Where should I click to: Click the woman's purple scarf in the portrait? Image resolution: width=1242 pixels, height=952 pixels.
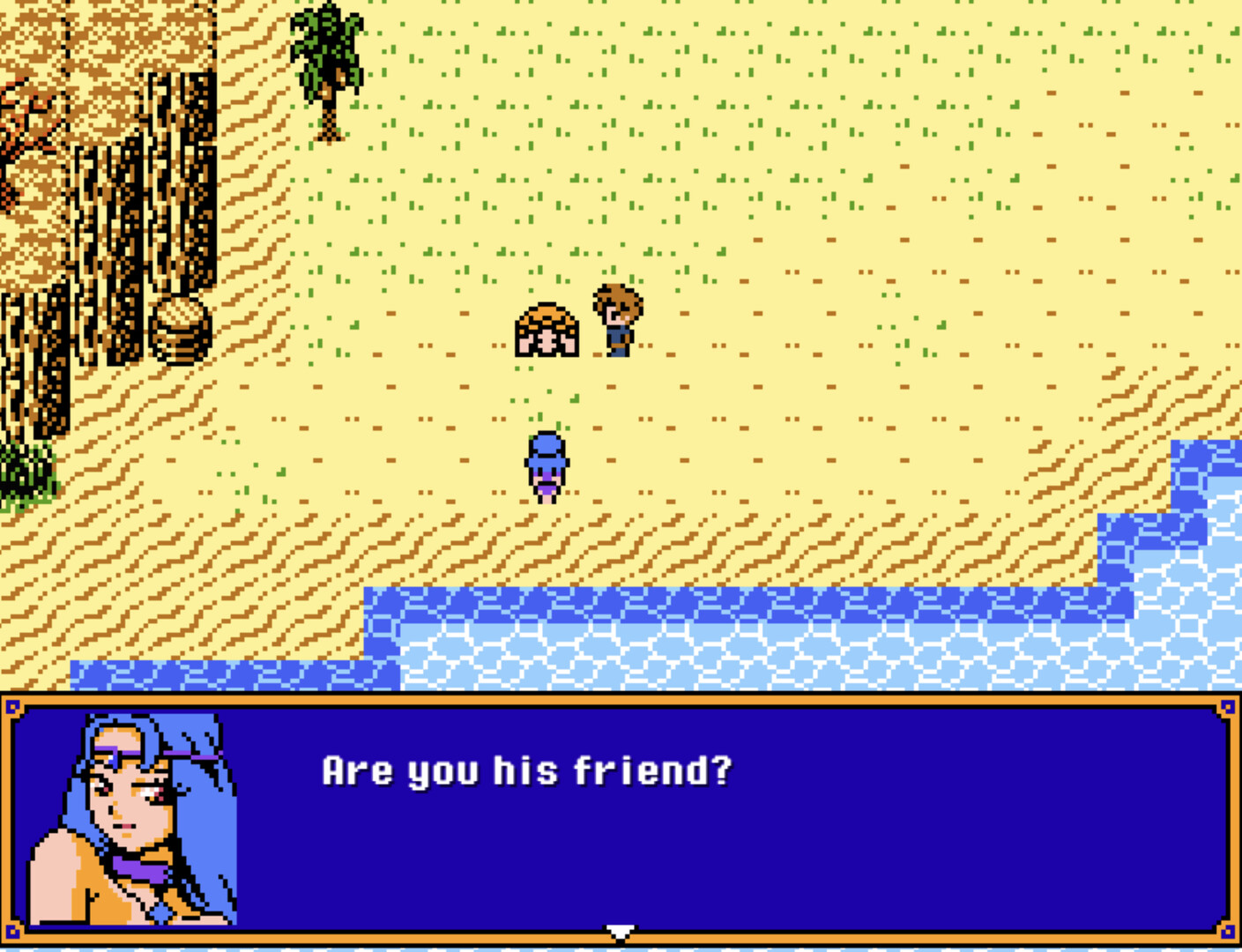tap(141, 868)
